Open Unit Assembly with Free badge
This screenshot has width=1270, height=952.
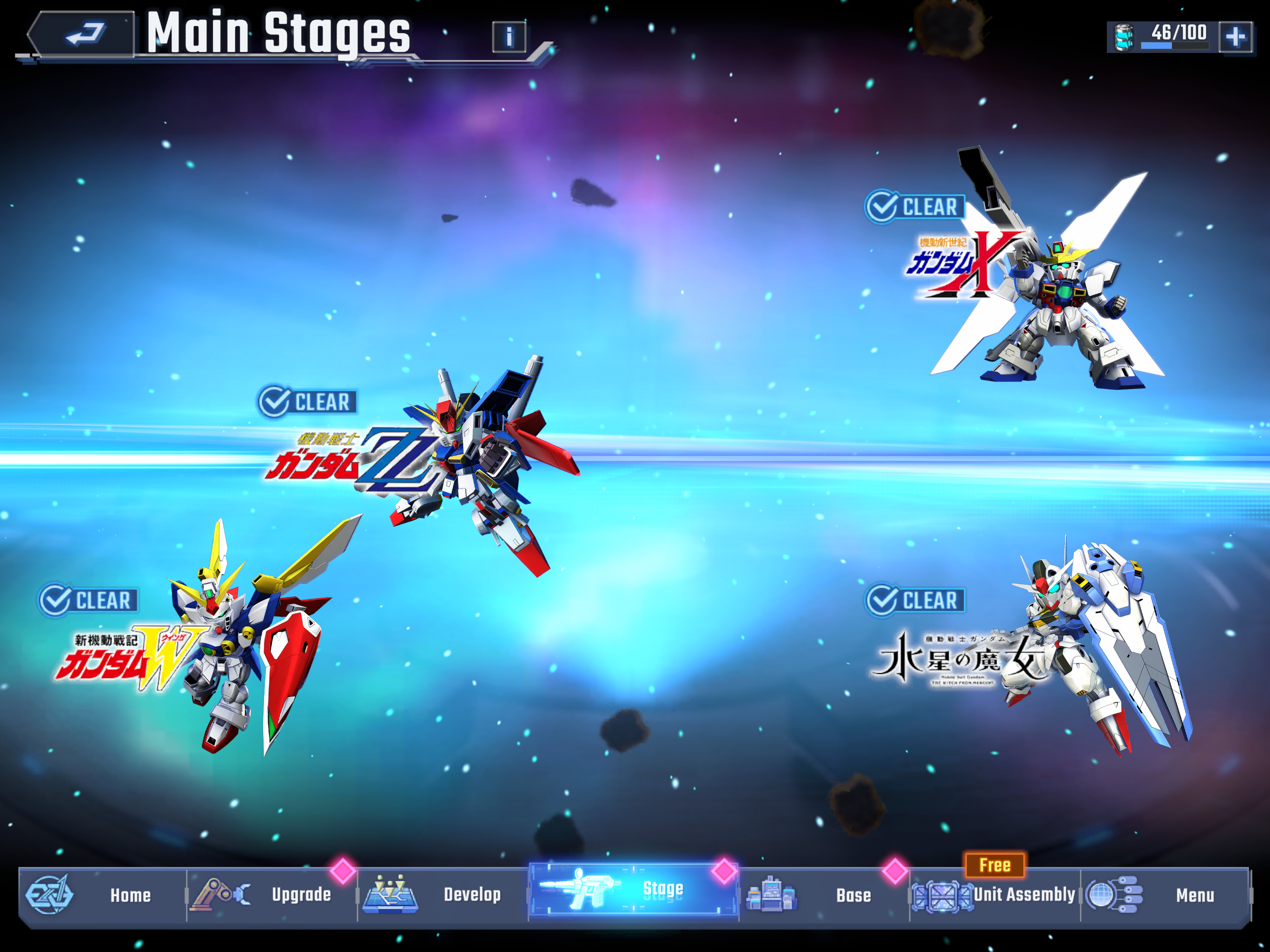[994, 894]
